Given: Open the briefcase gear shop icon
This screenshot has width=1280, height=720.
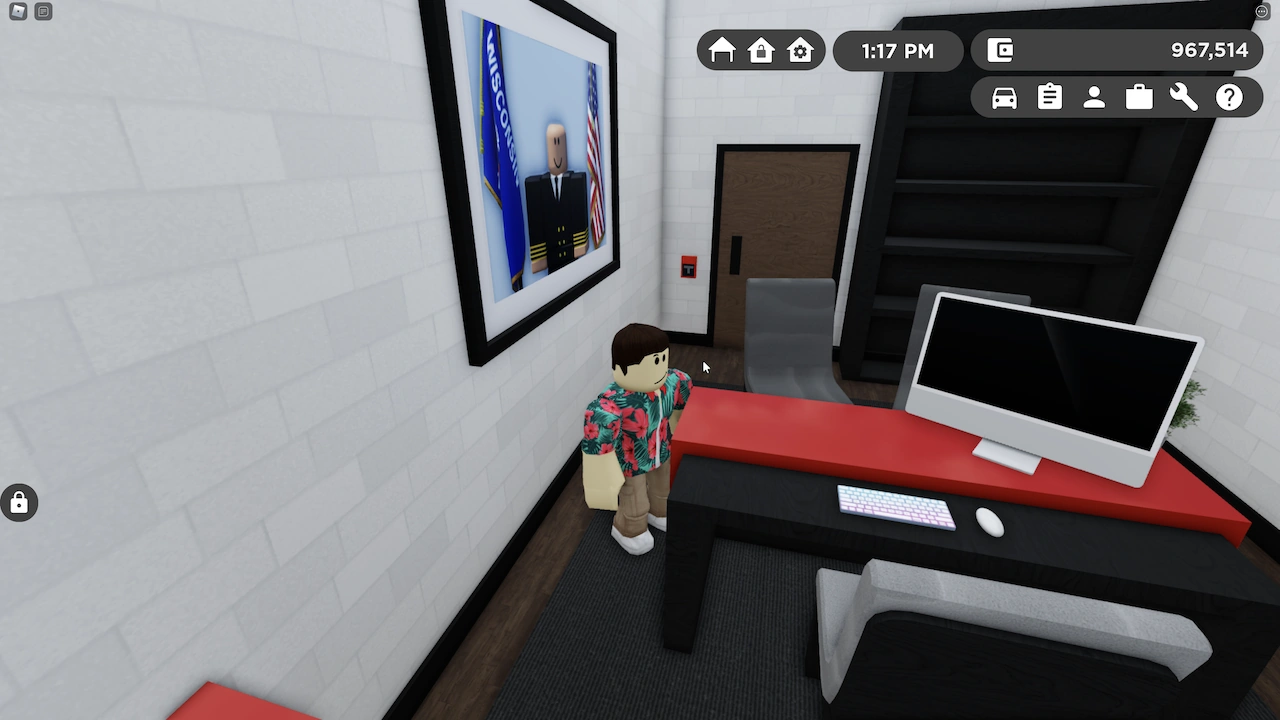Looking at the screenshot, I should 1138,97.
